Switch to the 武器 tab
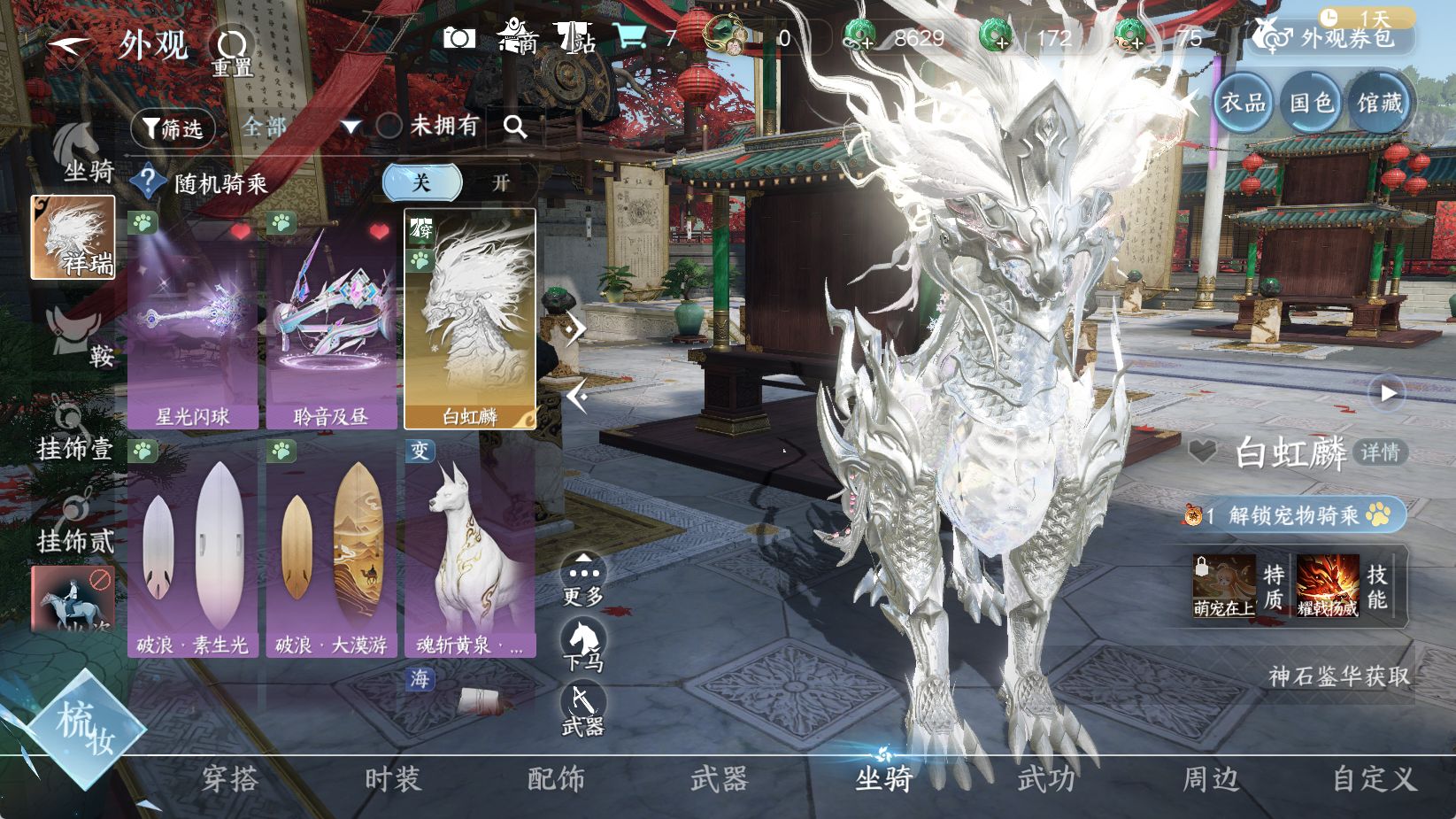The width and height of the screenshot is (1456, 819). click(x=719, y=779)
